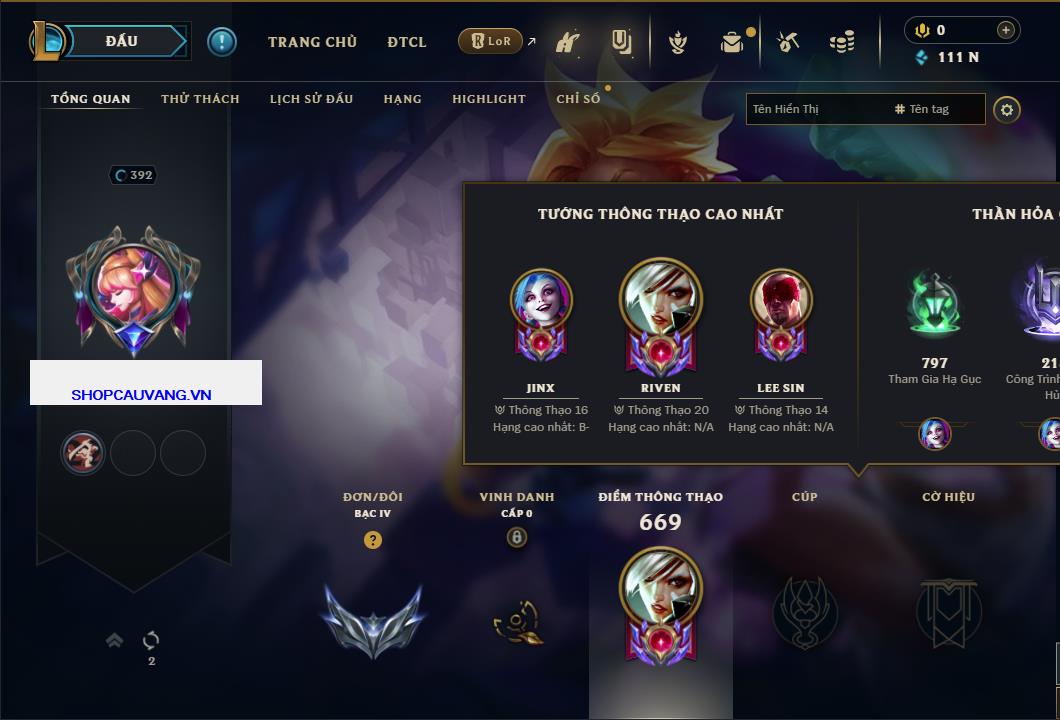The height and width of the screenshot is (720, 1060).
Task: Choose the Jinx mastery portrait in the popup
Action: coord(540,302)
